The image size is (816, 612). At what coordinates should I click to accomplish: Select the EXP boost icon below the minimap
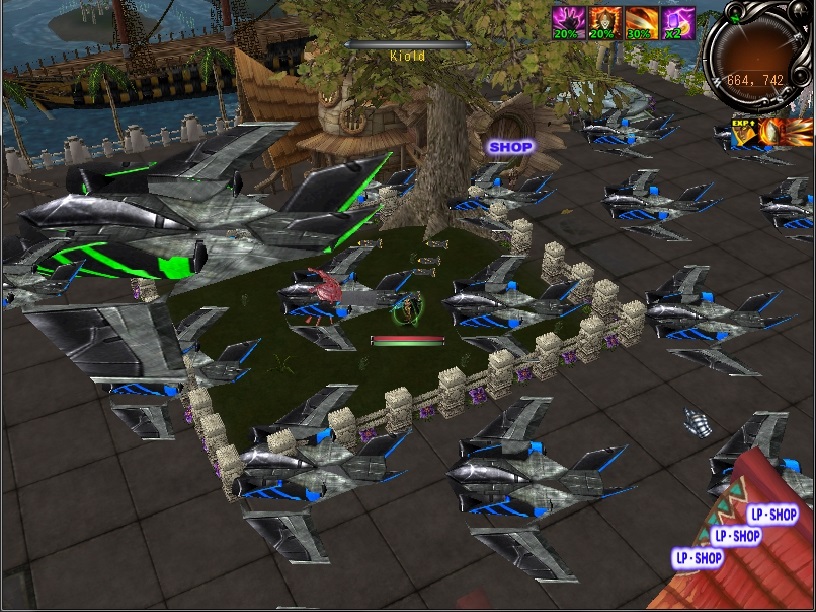(743, 131)
